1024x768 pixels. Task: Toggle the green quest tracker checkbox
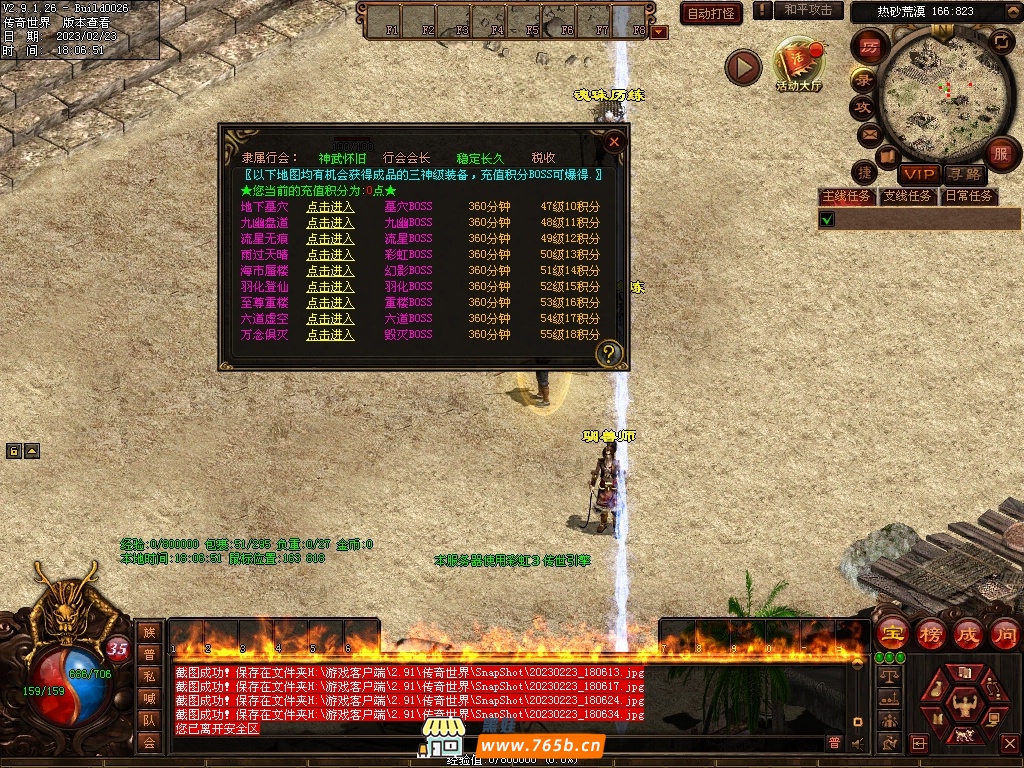(827, 219)
